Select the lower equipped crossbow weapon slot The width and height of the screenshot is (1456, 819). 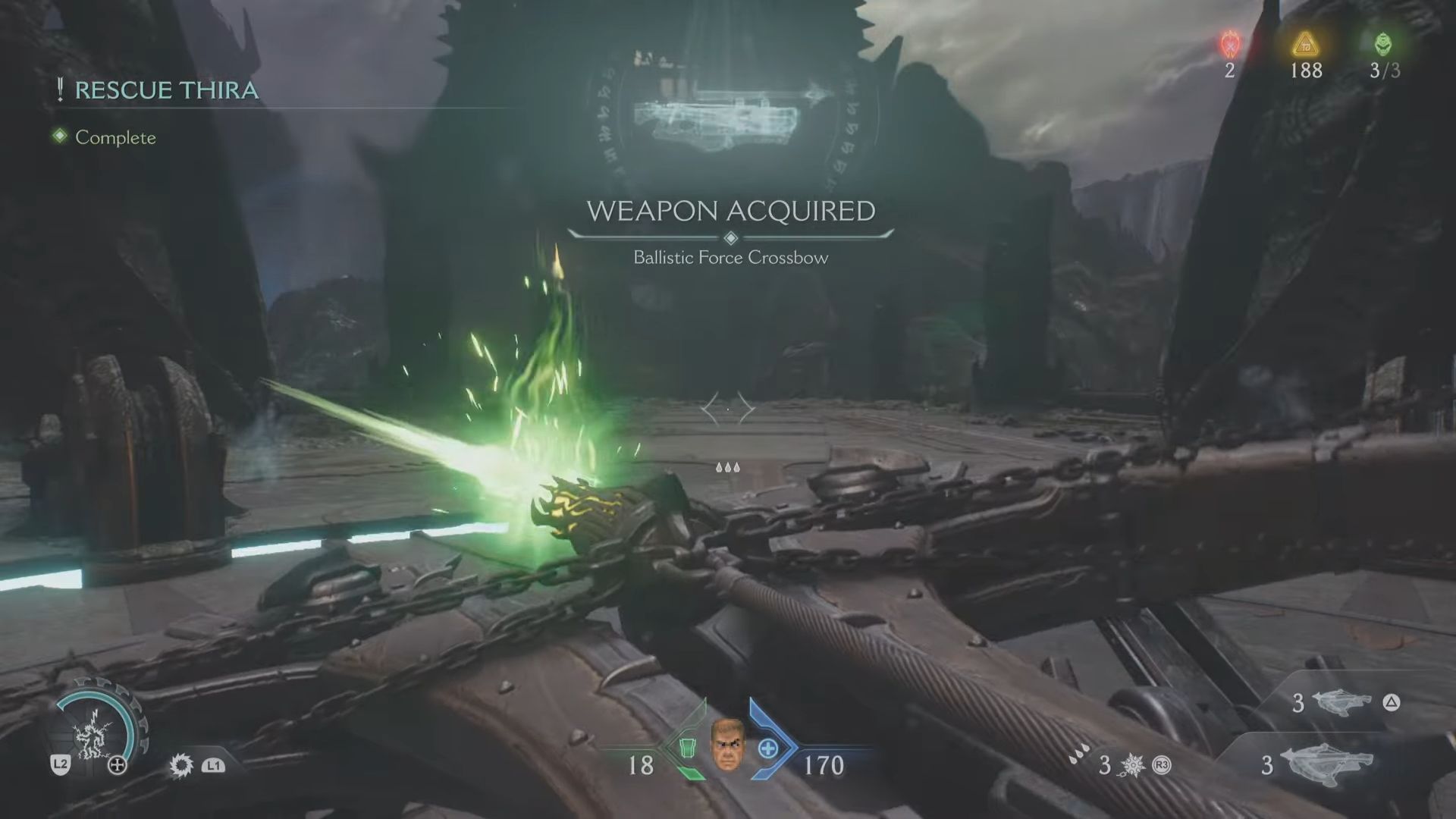click(1327, 764)
